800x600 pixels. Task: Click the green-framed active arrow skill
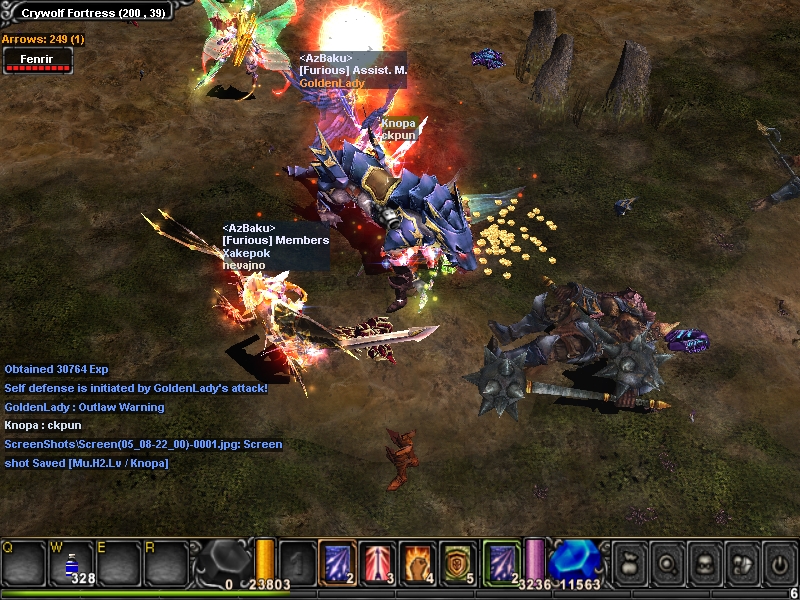(501, 561)
